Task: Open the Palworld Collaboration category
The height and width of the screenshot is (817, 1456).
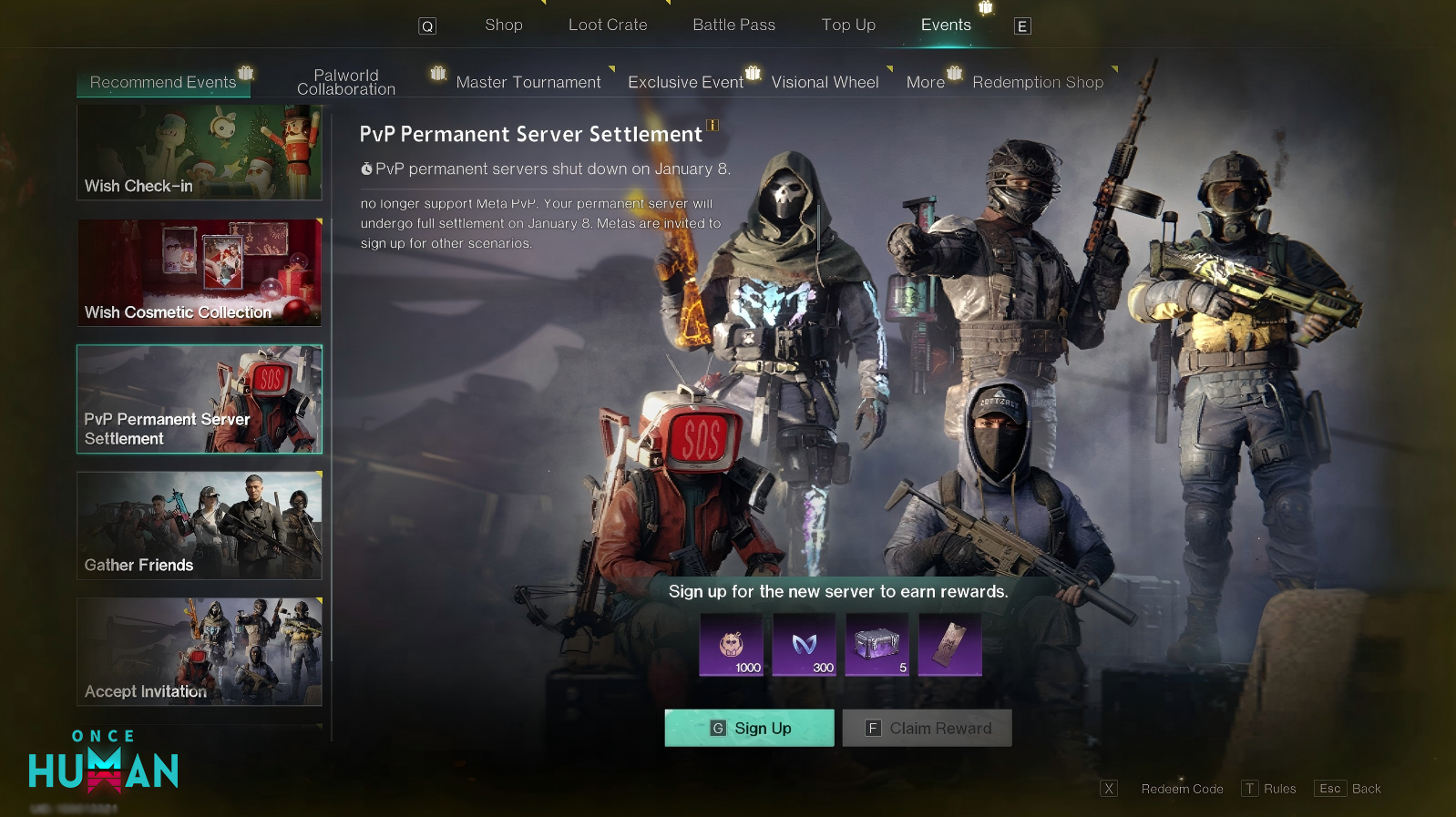Action: [x=346, y=83]
